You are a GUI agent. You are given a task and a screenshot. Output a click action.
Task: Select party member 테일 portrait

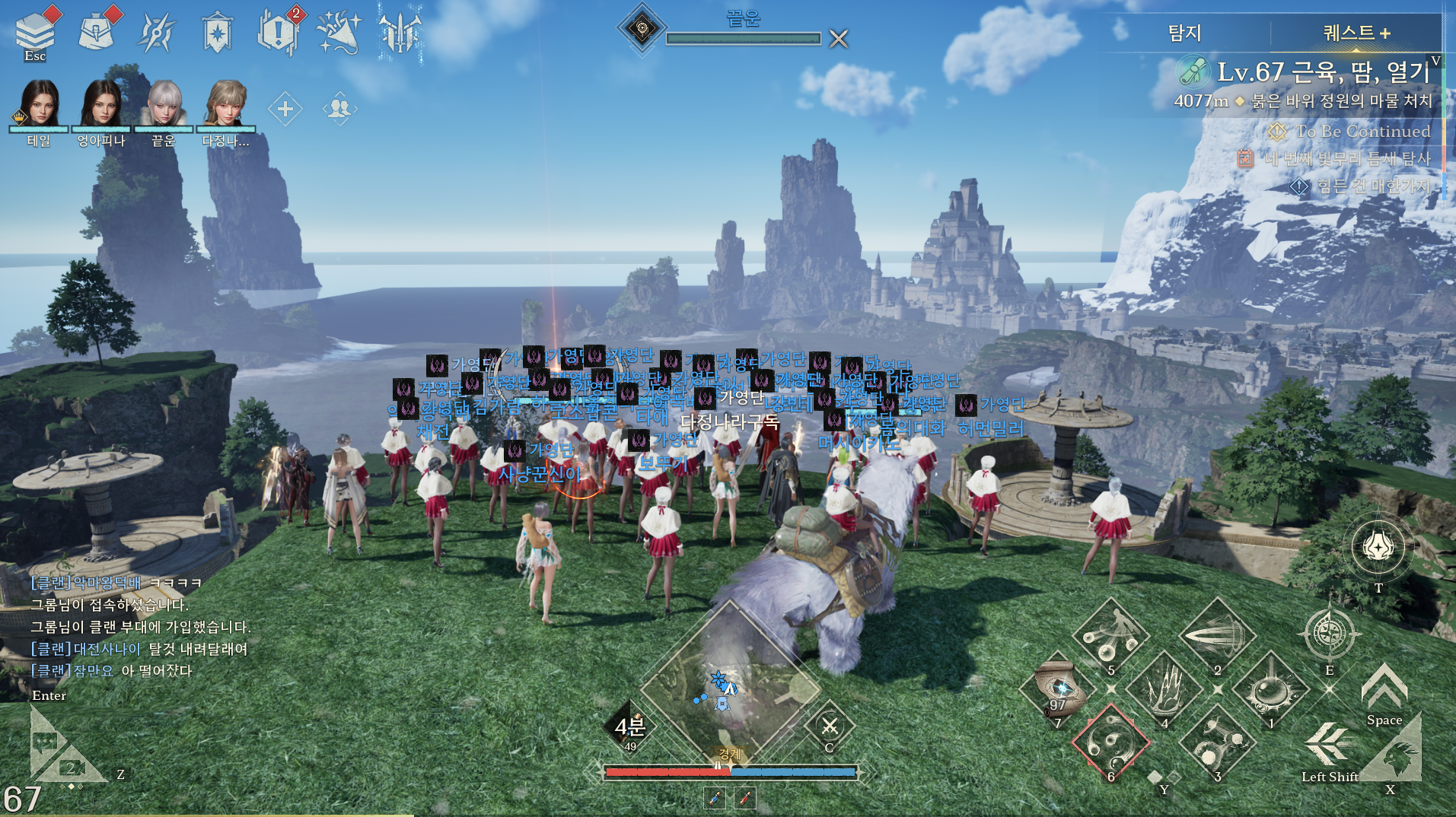39,103
